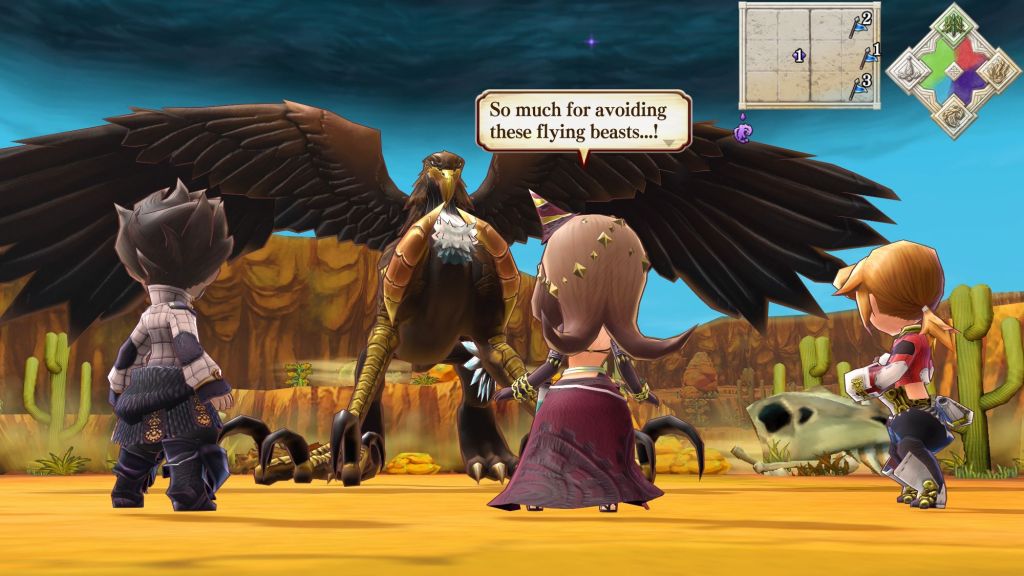Screen dimensions: 1024x576
Task: Select blue flag marker 3 on the minimap
Action: coord(859,86)
